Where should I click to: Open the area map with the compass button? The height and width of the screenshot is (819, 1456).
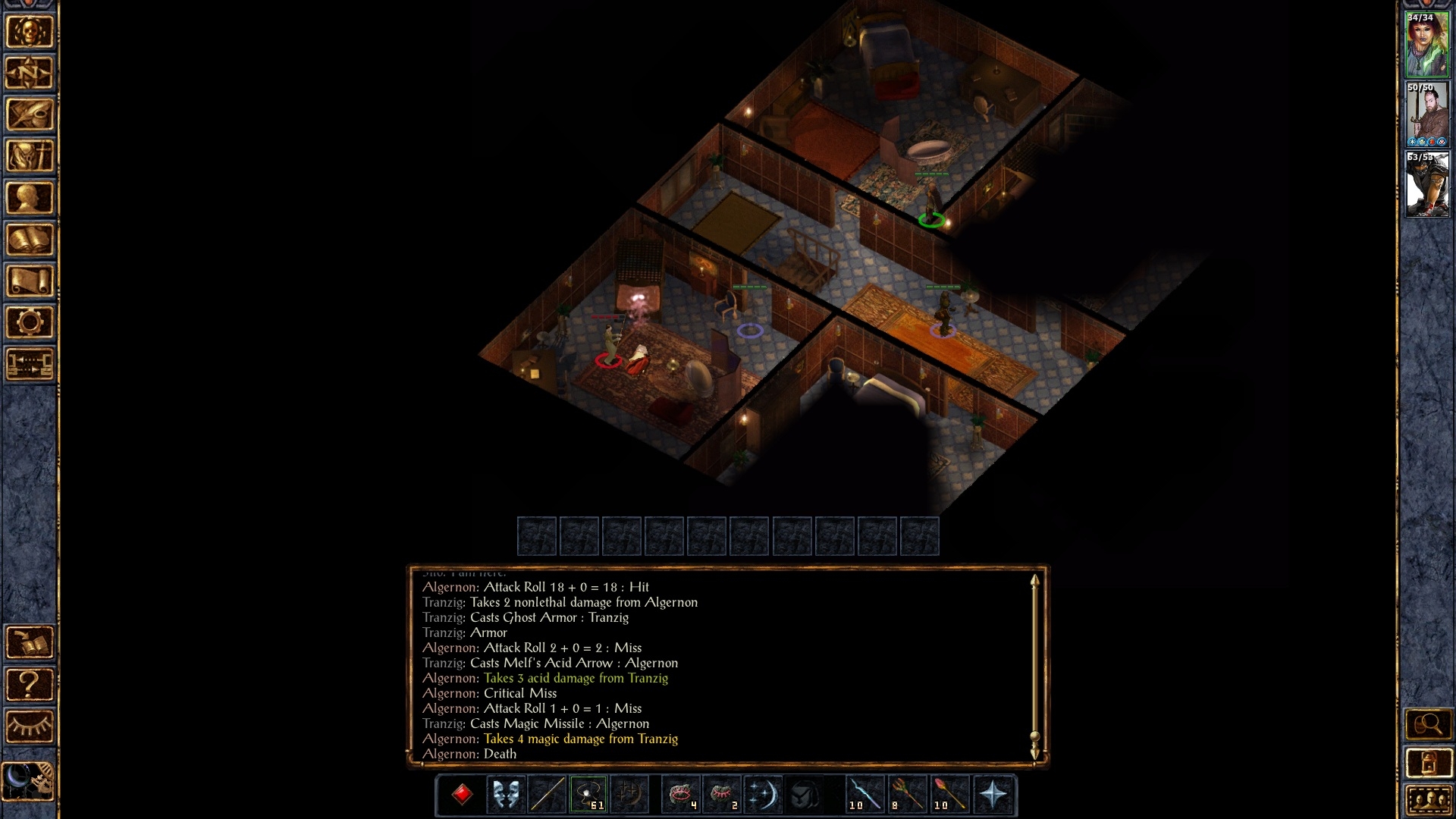[30, 73]
